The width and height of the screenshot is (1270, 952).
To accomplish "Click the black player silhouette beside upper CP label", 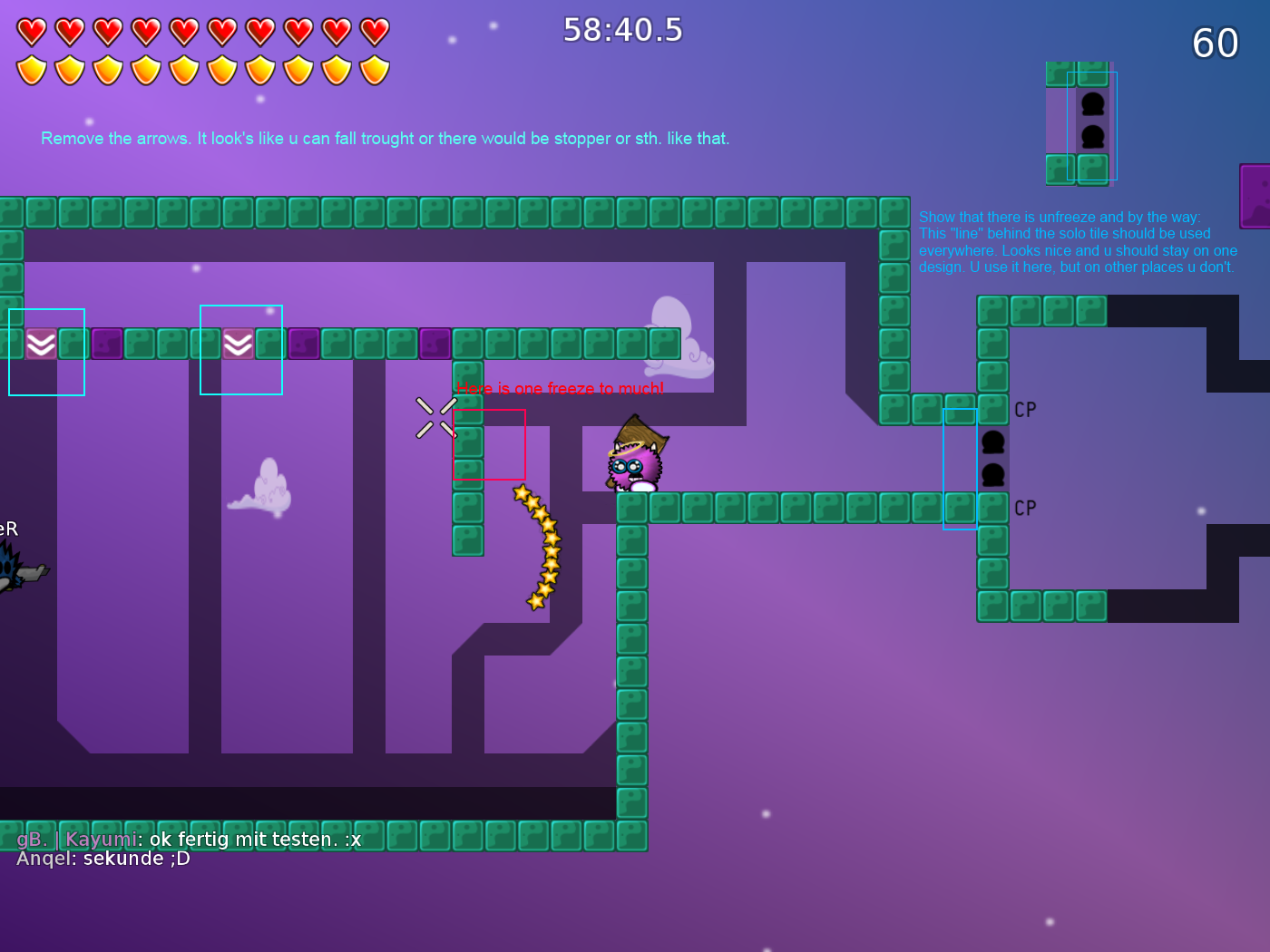I will (993, 442).
